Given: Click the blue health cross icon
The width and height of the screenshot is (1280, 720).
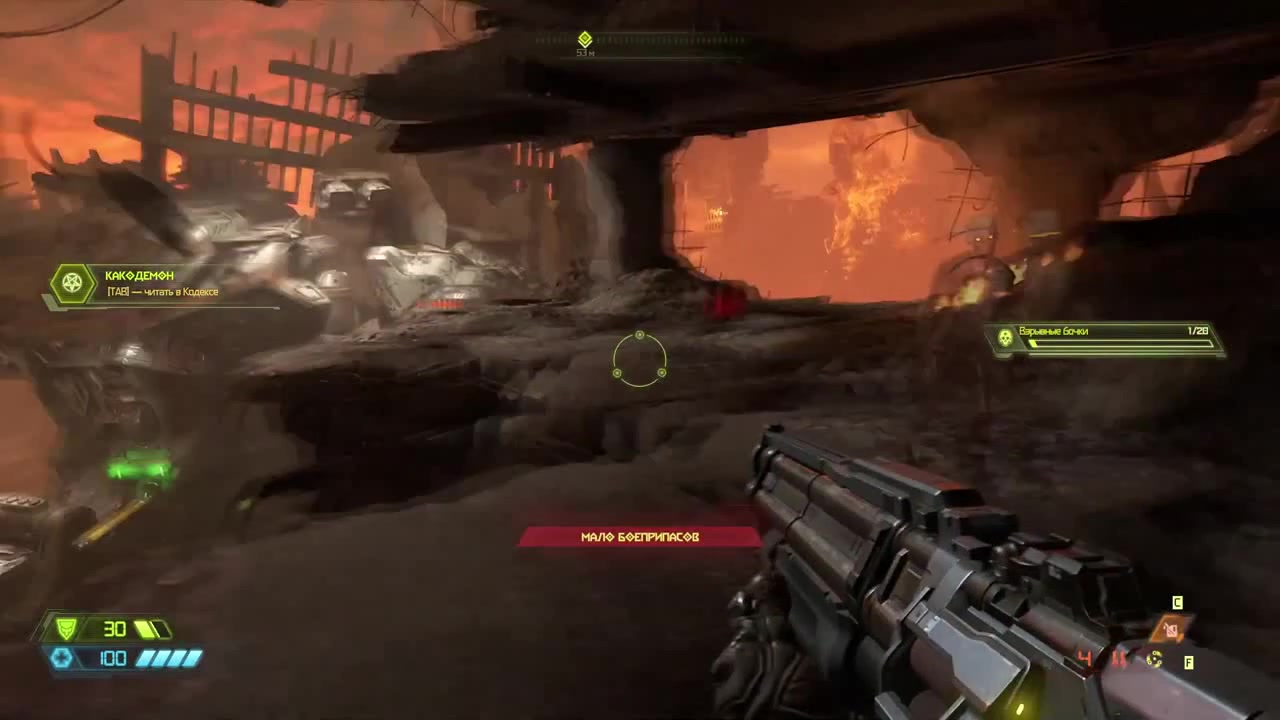Looking at the screenshot, I should pos(62,658).
